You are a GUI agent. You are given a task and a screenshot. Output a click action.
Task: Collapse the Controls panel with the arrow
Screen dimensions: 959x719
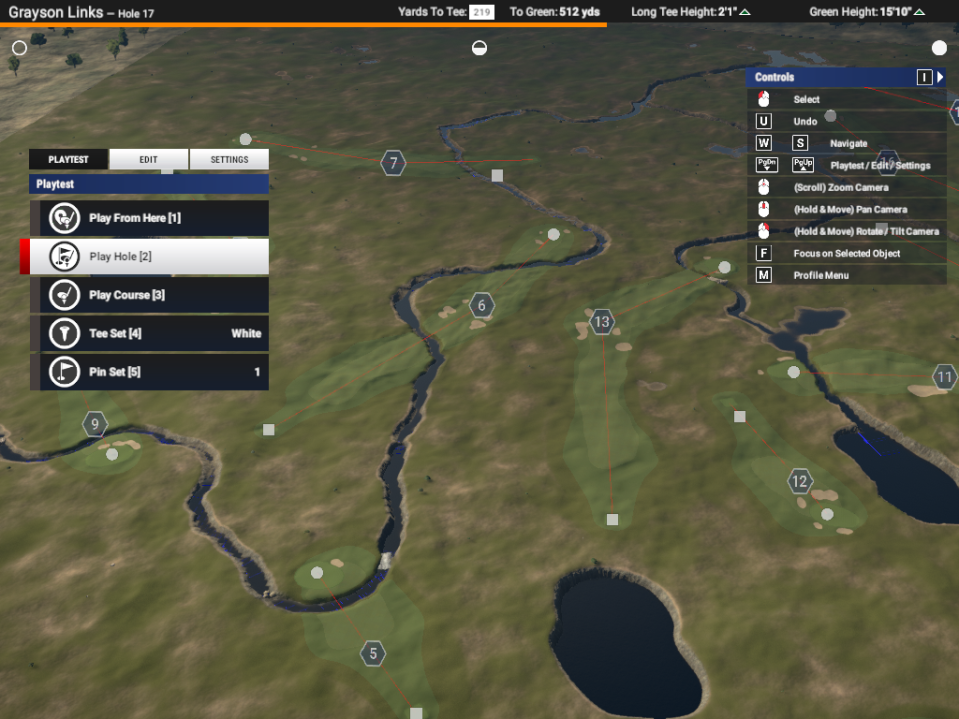940,77
